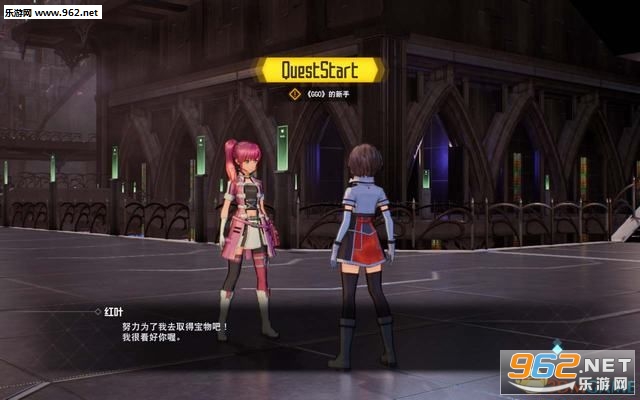
Task: Open the www.962.net watermark link
Action: pos(50,12)
